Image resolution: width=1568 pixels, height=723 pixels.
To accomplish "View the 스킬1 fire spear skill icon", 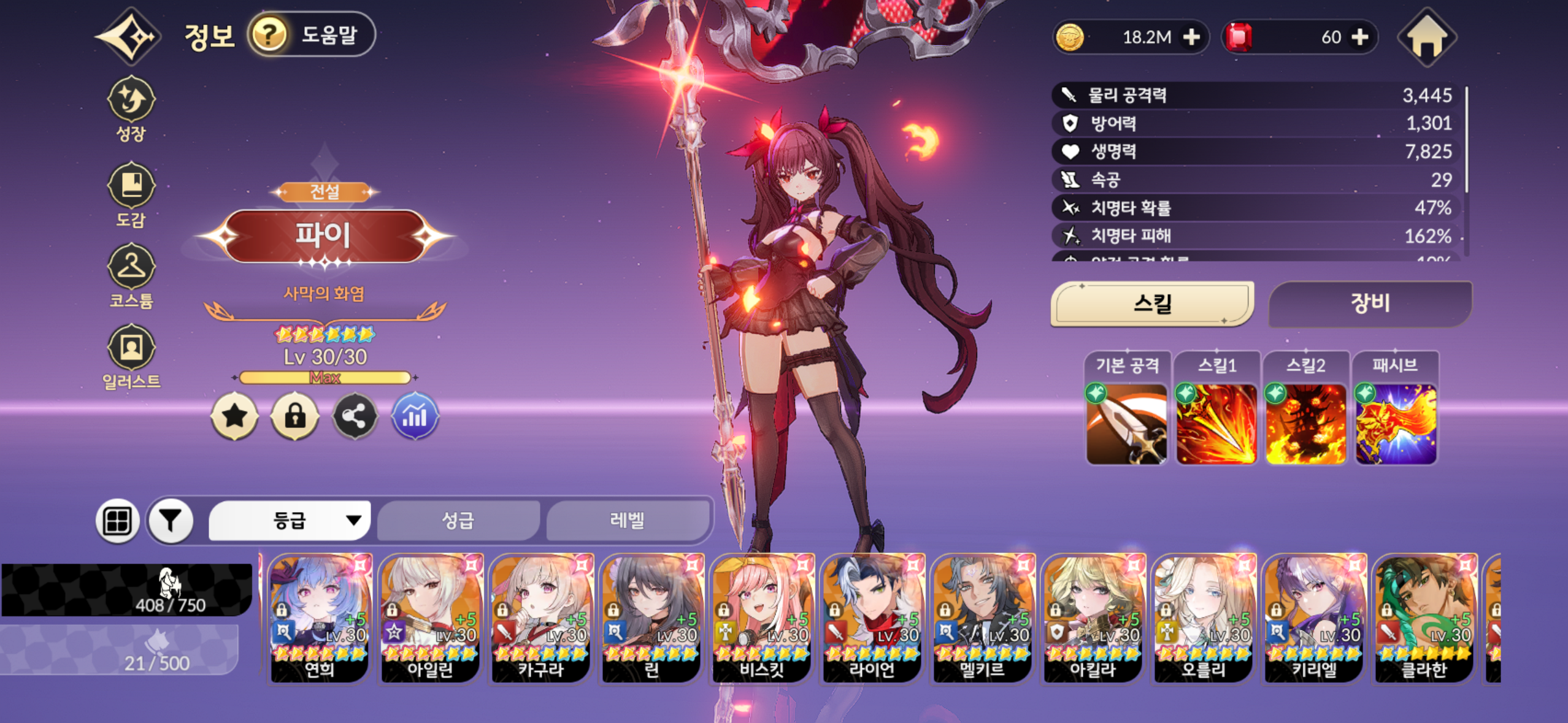I will pos(1216,423).
